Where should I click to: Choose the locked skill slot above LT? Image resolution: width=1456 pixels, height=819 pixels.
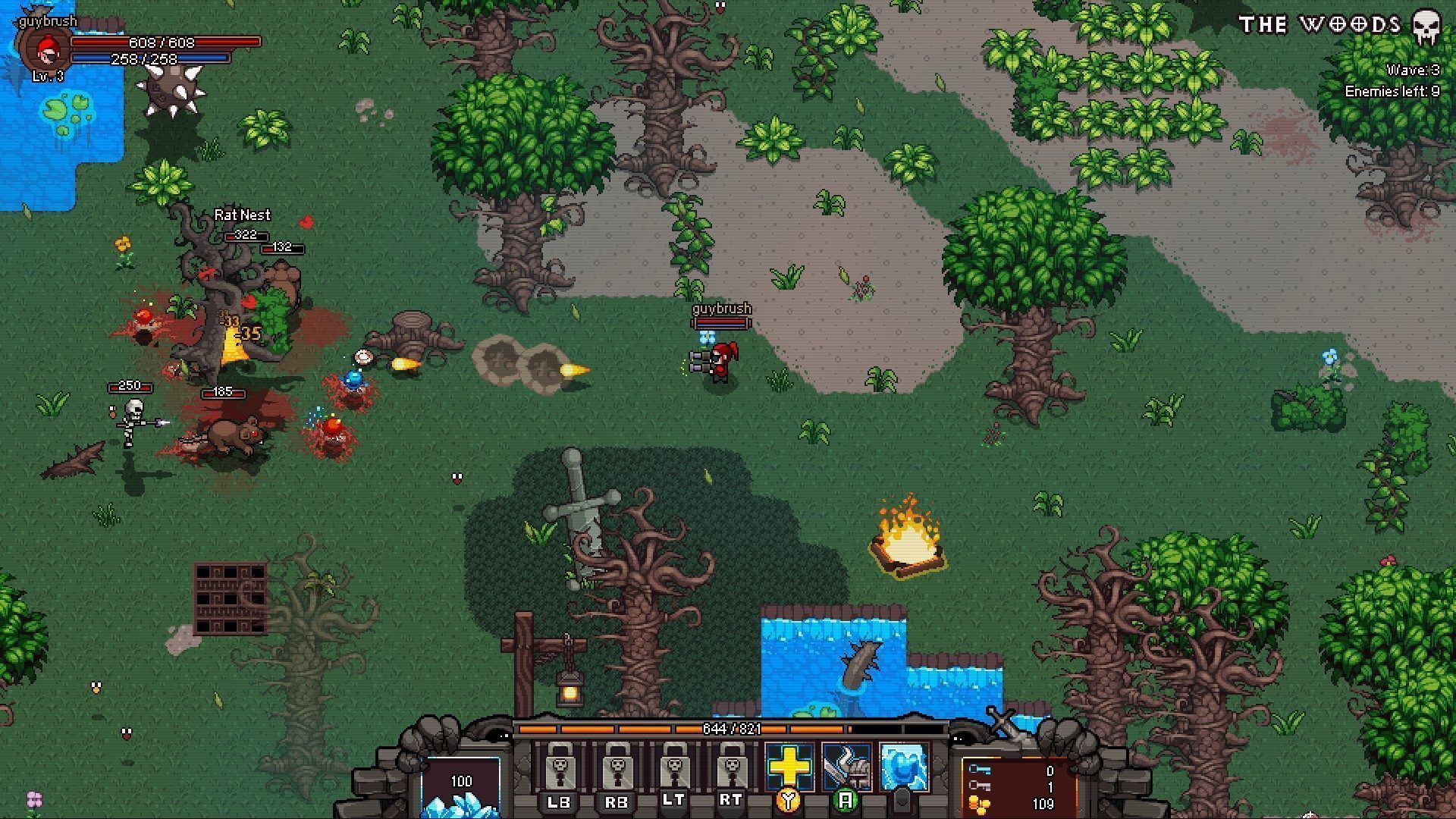point(673,767)
